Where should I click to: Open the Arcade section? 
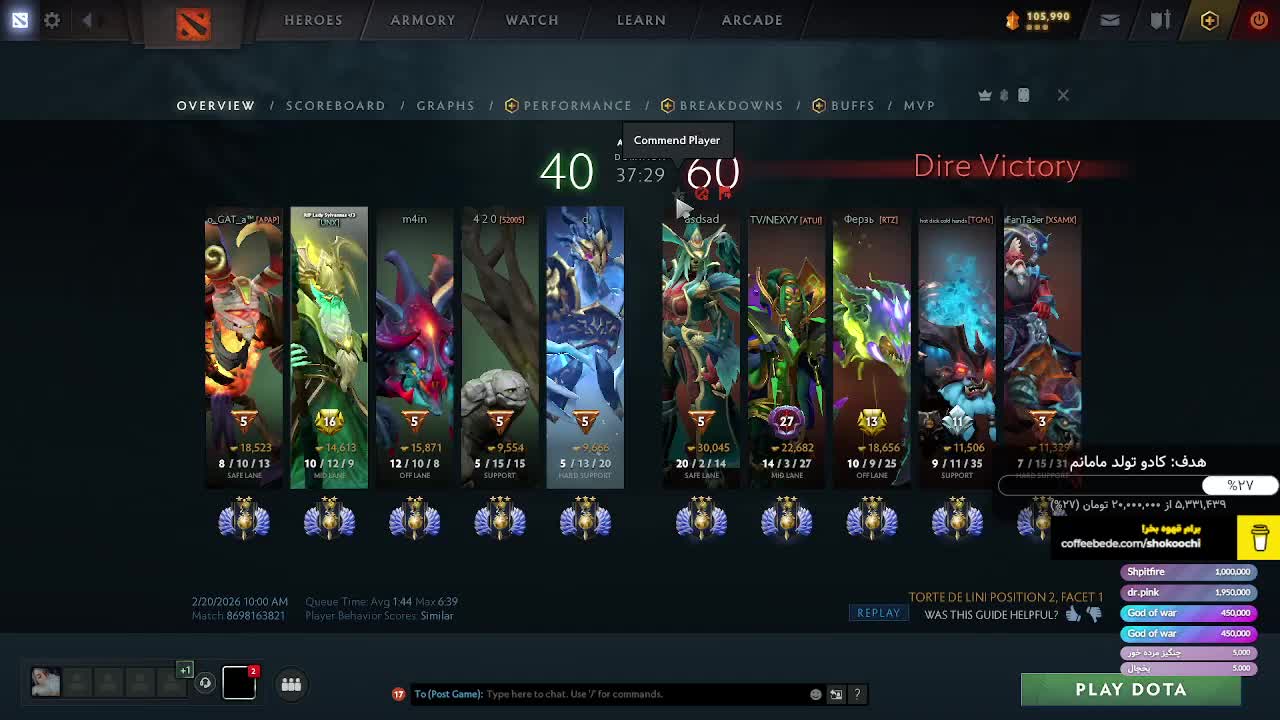click(752, 20)
